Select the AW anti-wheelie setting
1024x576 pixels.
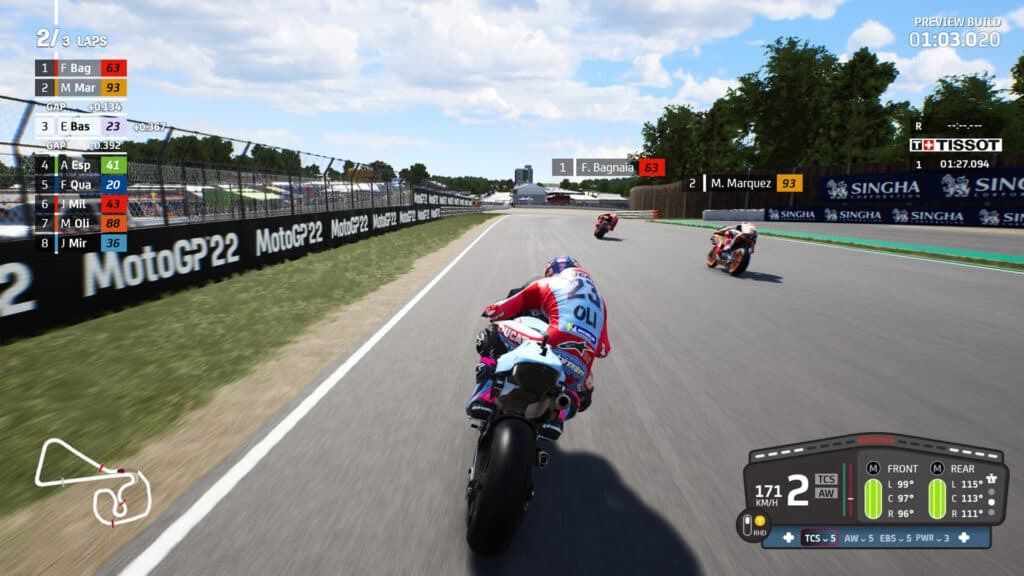(x=857, y=538)
